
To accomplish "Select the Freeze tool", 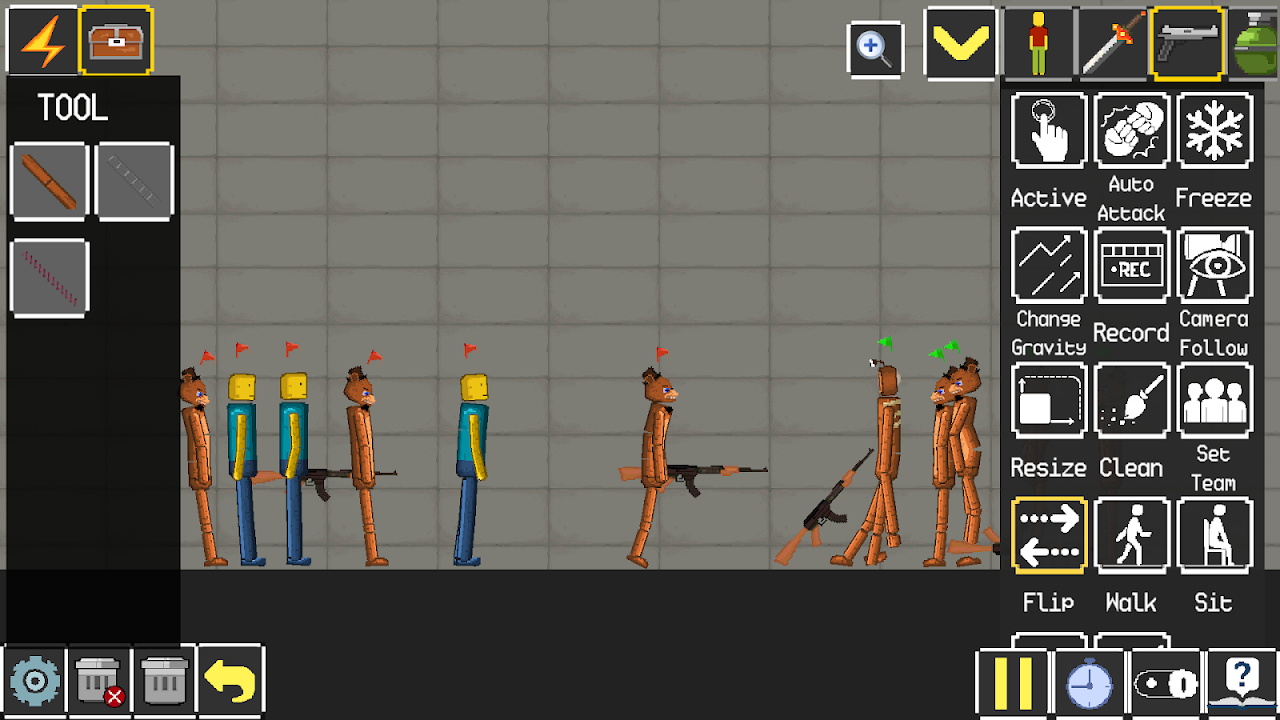I will [x=1214, y=130].
